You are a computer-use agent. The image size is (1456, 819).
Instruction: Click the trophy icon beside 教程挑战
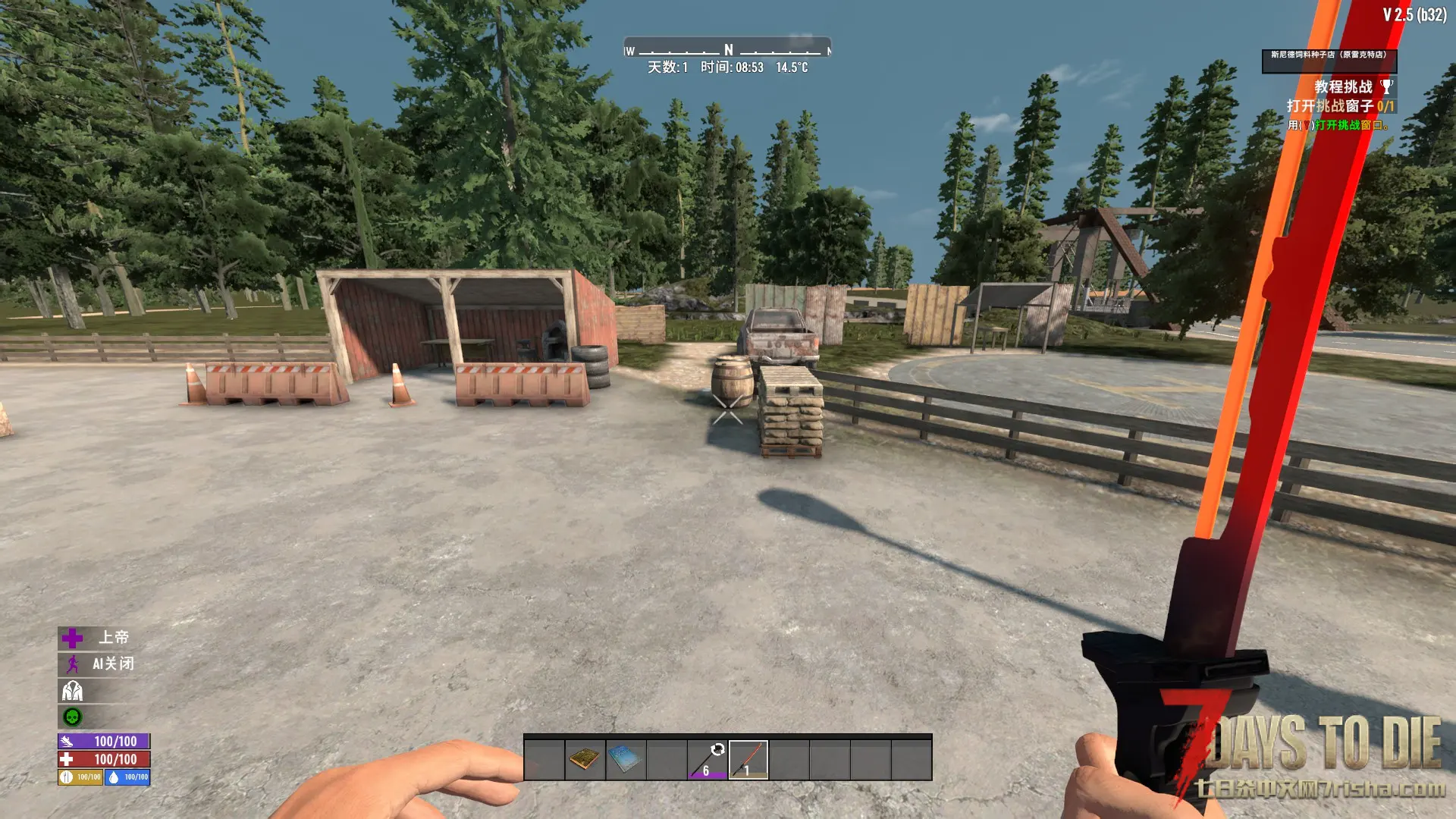pyautogui.click(x=1386, y=87)
